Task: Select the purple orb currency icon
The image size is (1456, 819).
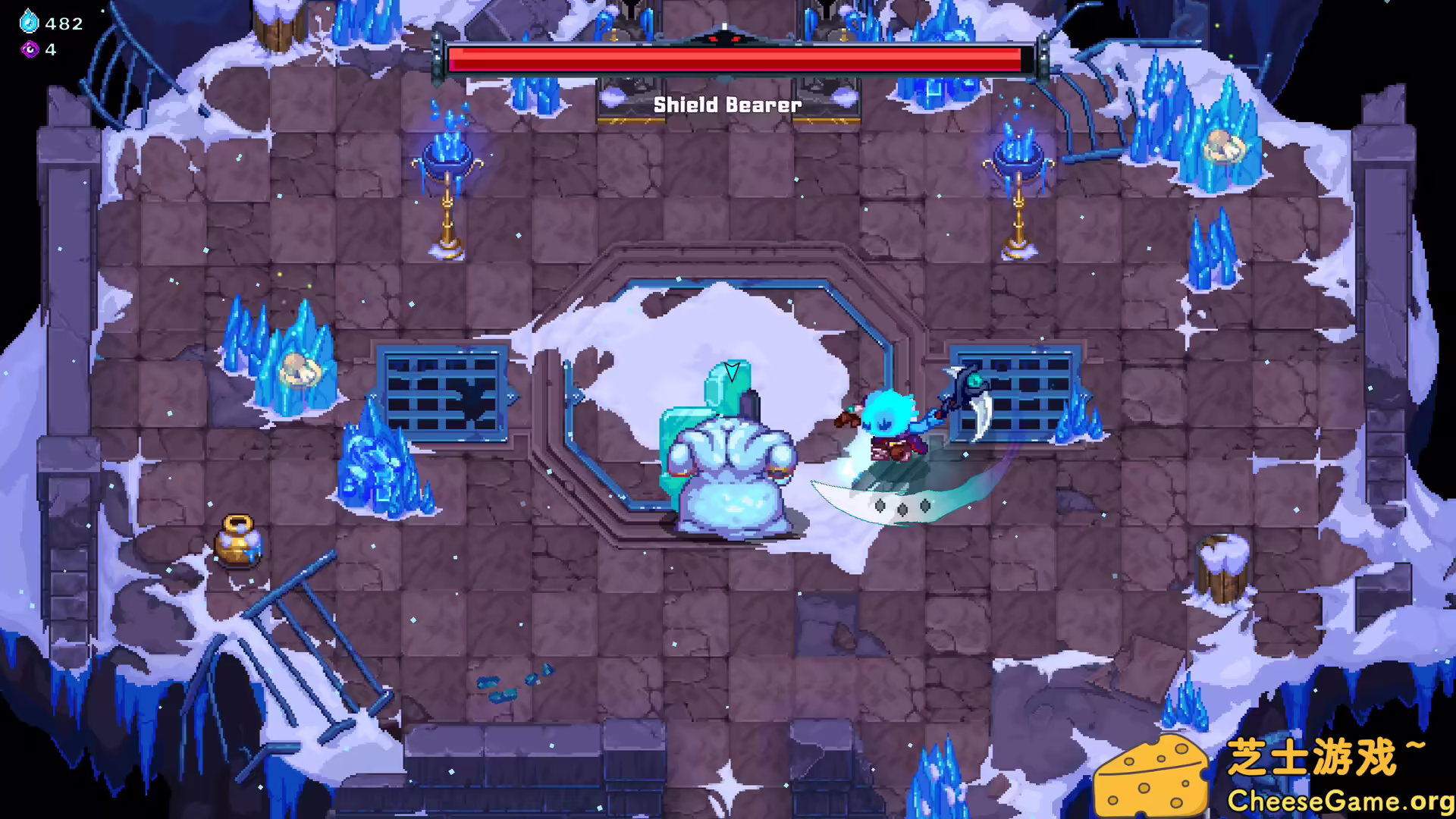Action: click(29, 50)
